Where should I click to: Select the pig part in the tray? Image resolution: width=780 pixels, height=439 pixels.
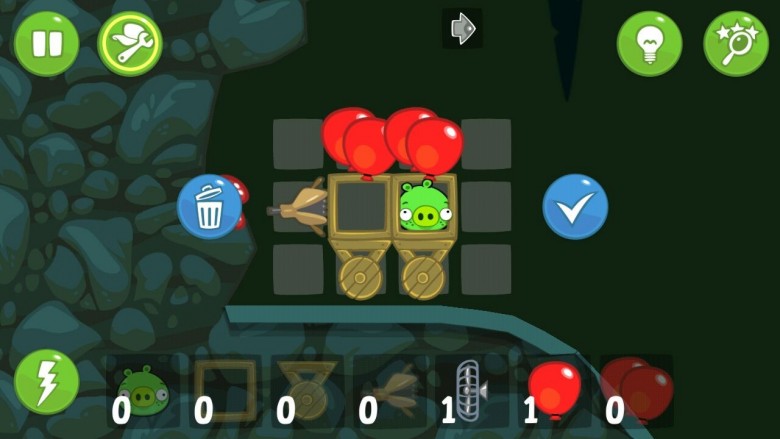click(x=143, y=389)
